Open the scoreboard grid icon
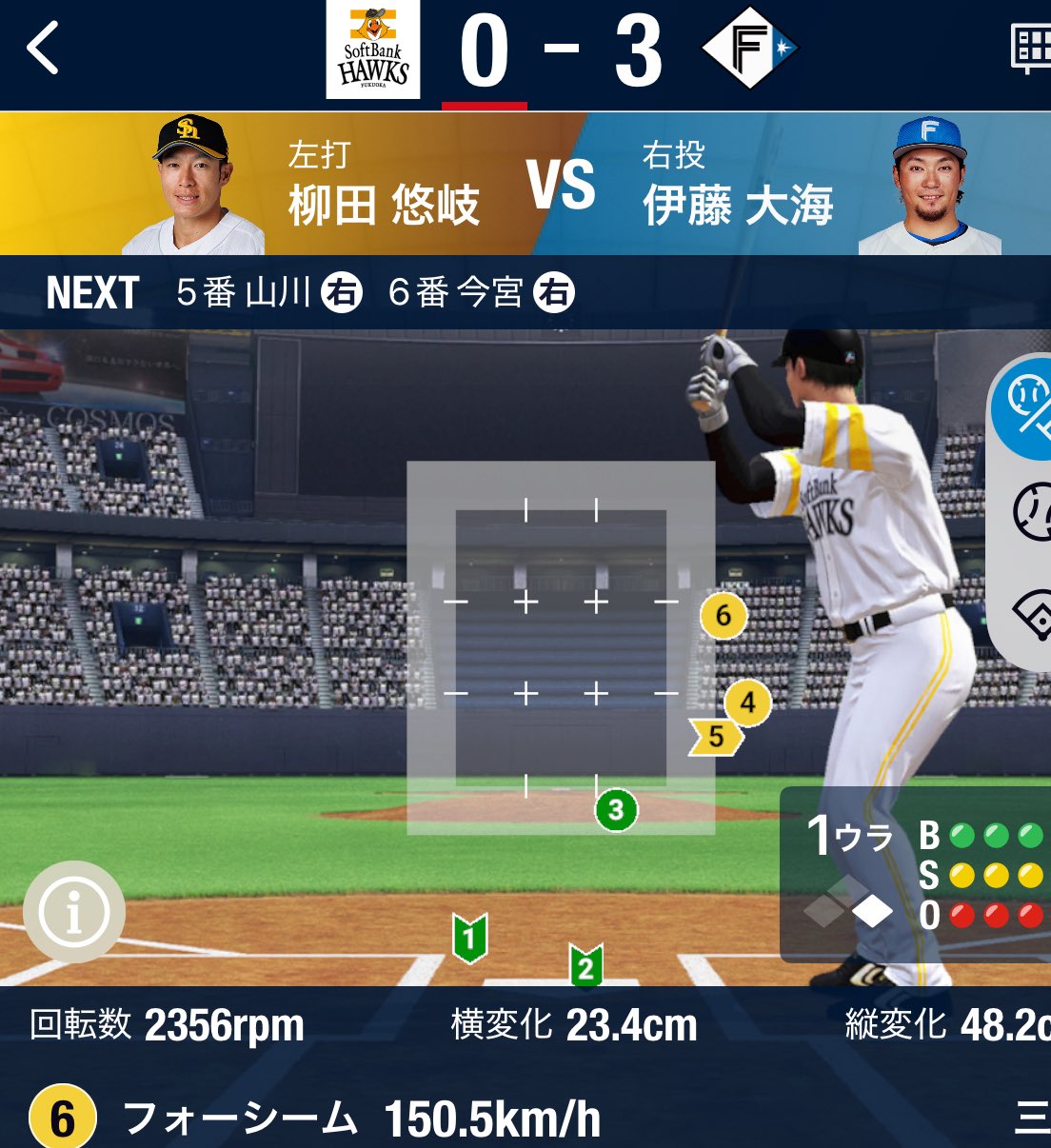 (1031, 48)
